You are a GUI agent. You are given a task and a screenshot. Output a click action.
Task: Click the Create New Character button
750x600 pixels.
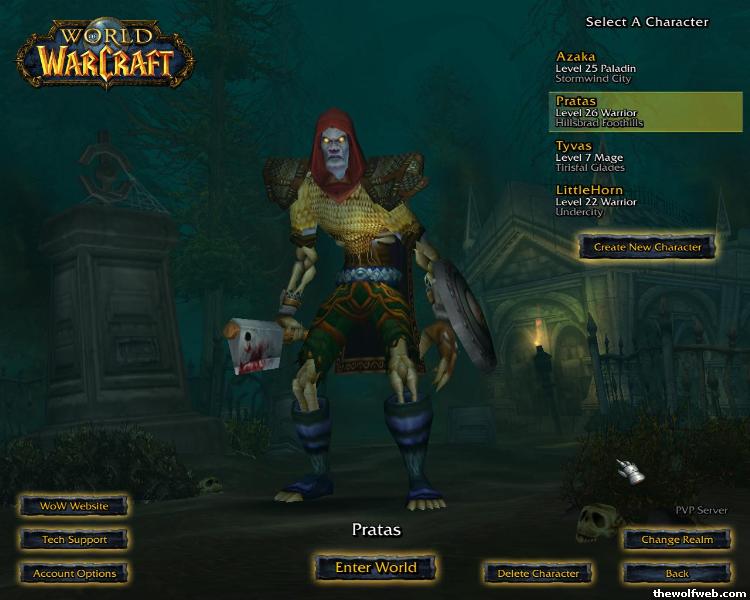(647, 246)
